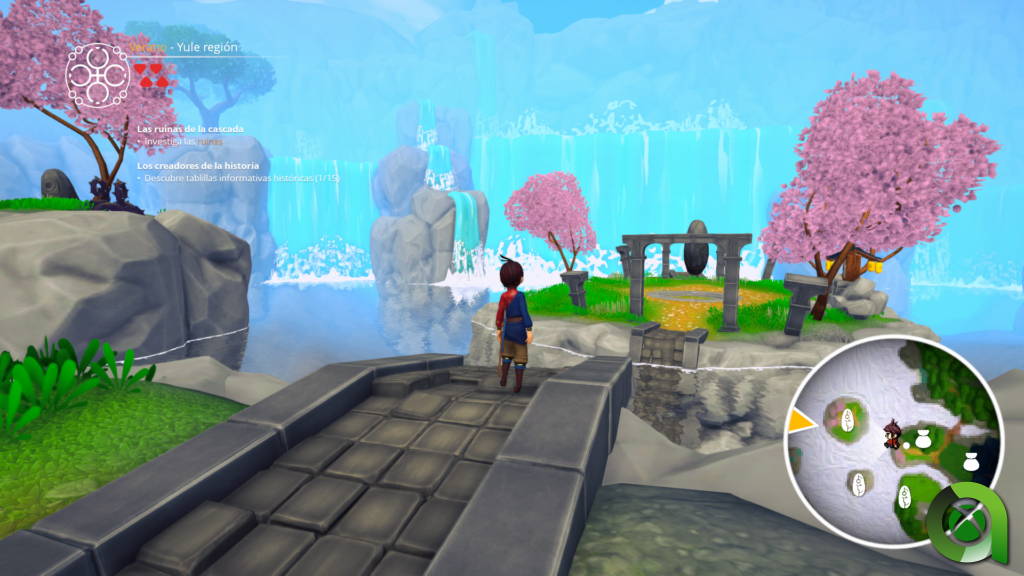Click the circular season wheel emblem

click(x=97, y=72)
